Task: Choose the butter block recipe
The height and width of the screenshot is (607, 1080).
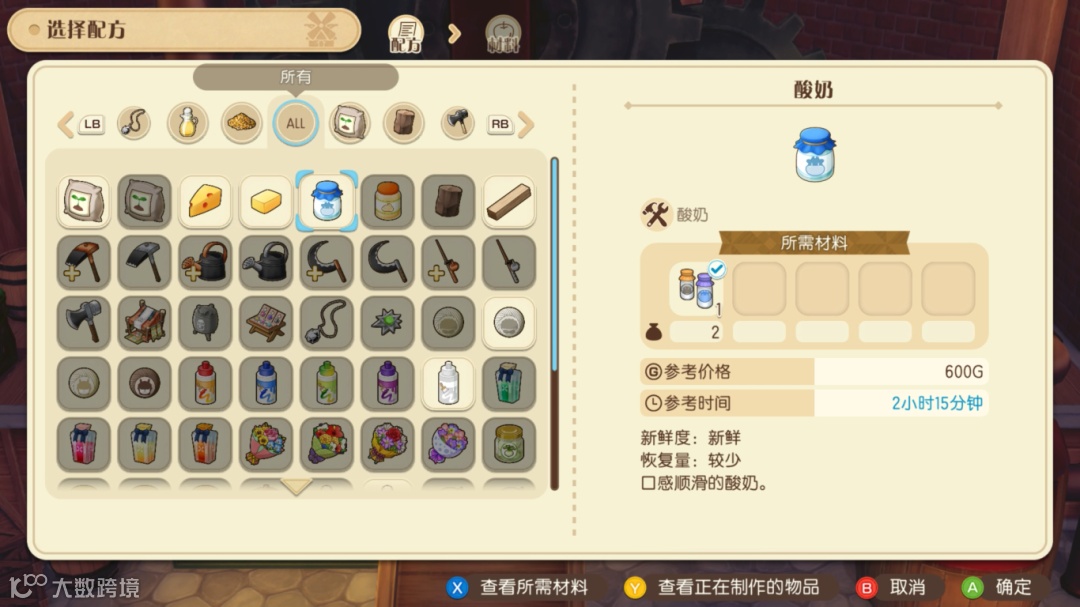Action: tap(266, 202)
